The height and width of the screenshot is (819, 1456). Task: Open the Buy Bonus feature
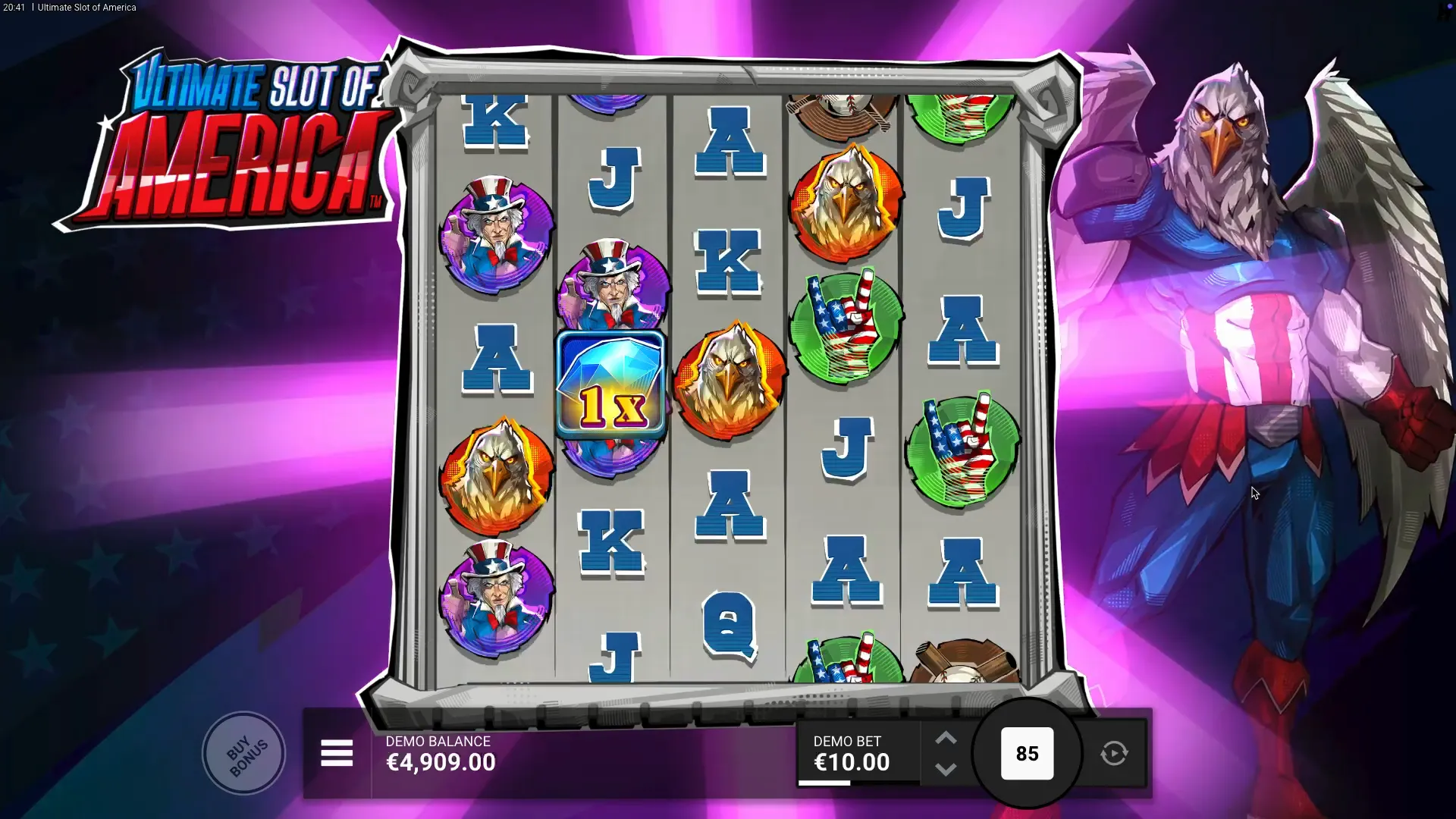coord(244,754)
